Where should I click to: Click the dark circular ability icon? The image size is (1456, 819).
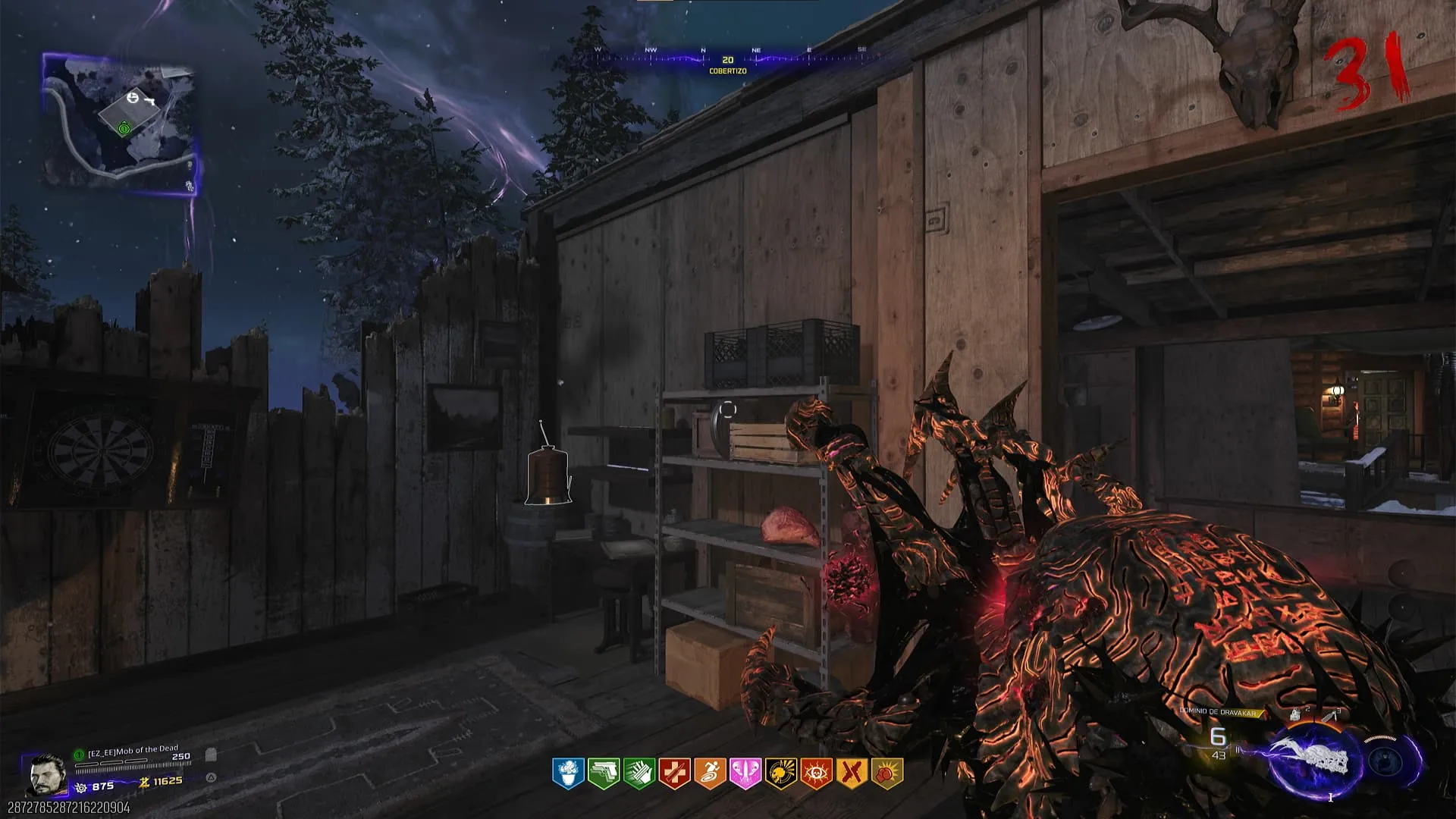(x=1385, y=760)
